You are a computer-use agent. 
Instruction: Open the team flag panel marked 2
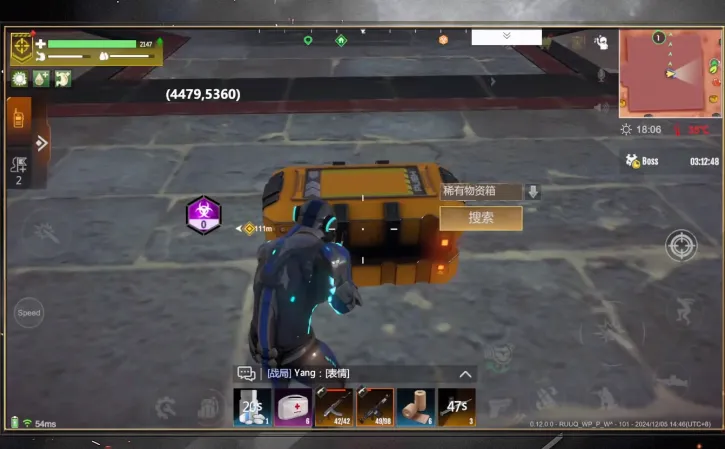coord(18,169)
